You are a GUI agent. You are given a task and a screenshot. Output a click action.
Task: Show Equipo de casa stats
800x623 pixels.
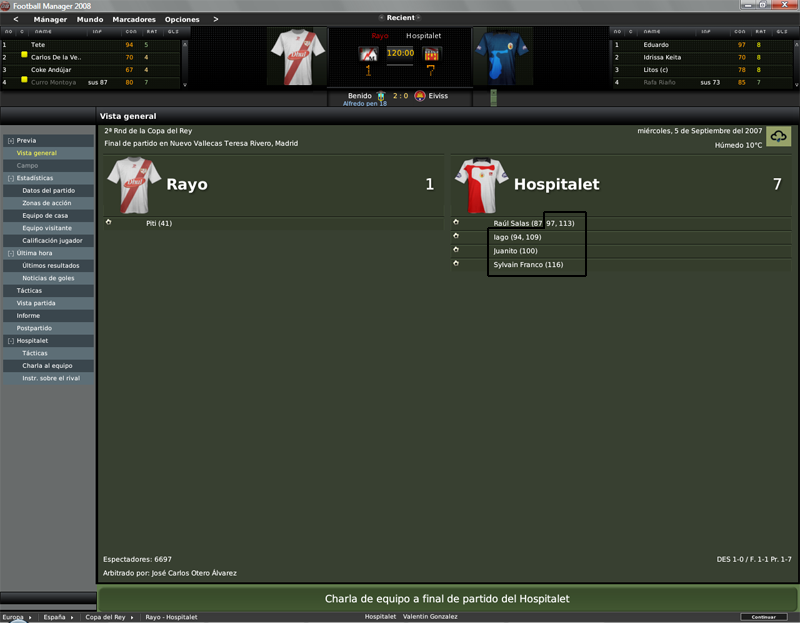pos(45,215)
